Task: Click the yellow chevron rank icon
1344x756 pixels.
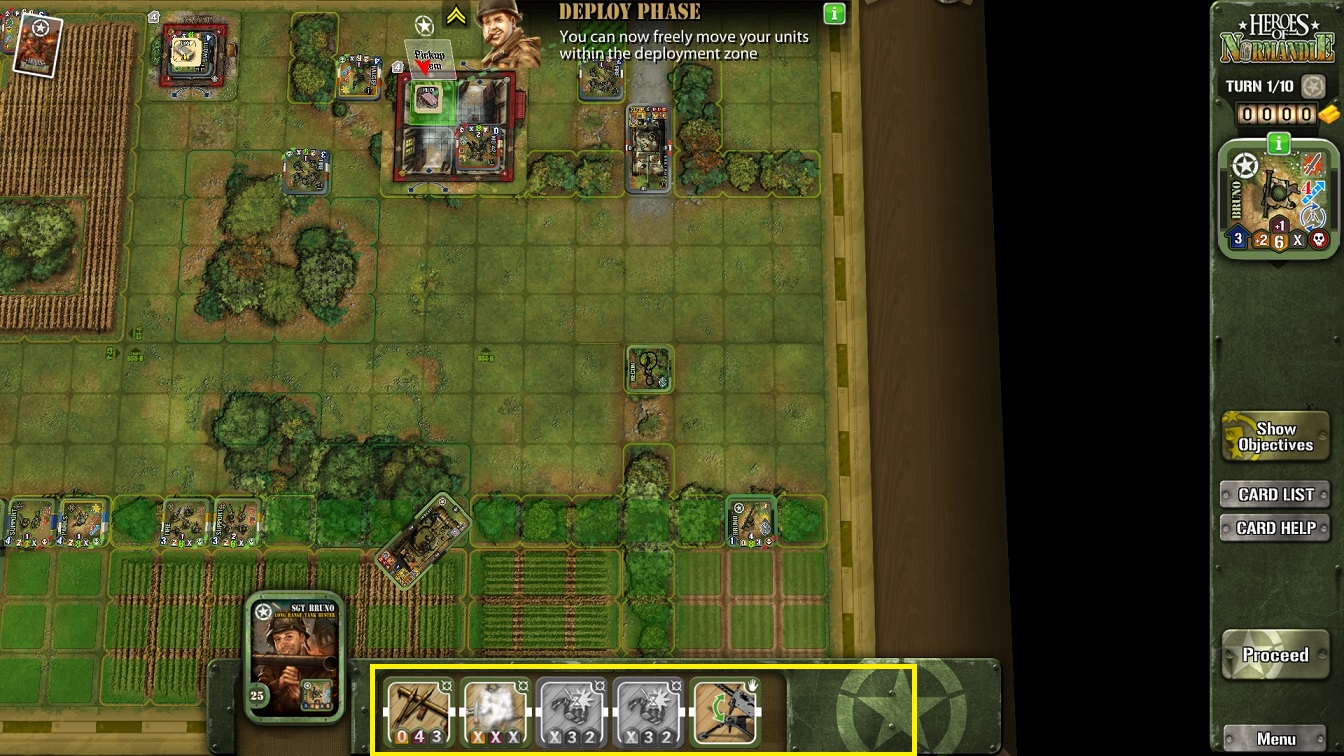Action: [456, 16]
